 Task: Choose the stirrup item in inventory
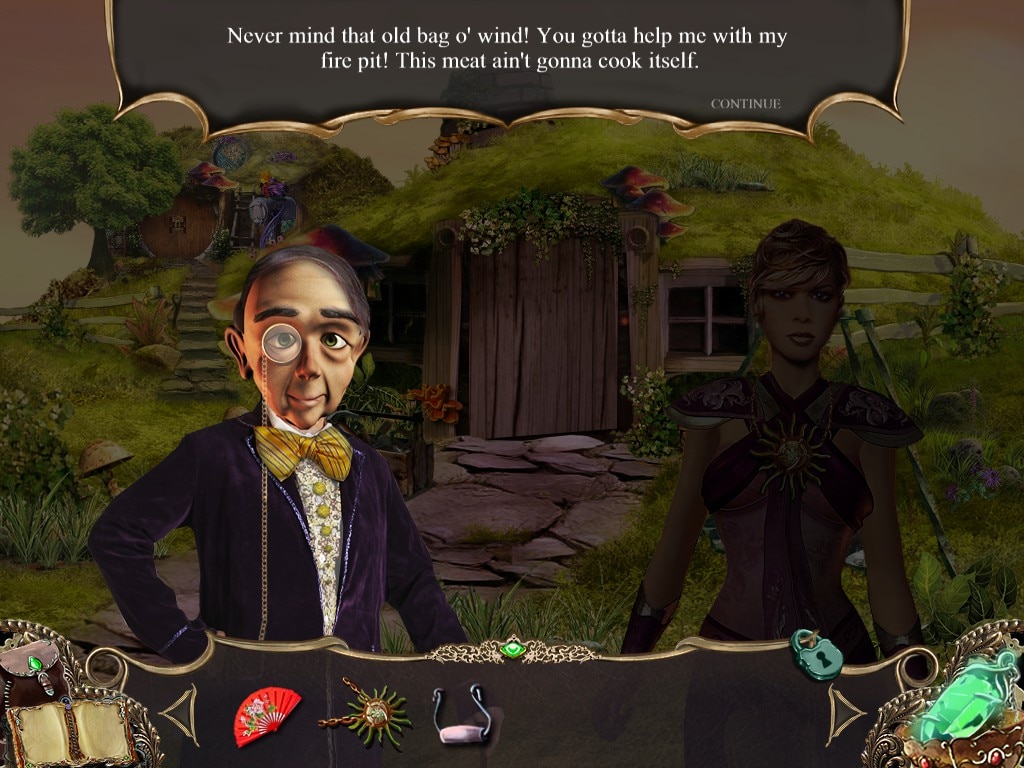pyautogui.click(x=461, y=714)
